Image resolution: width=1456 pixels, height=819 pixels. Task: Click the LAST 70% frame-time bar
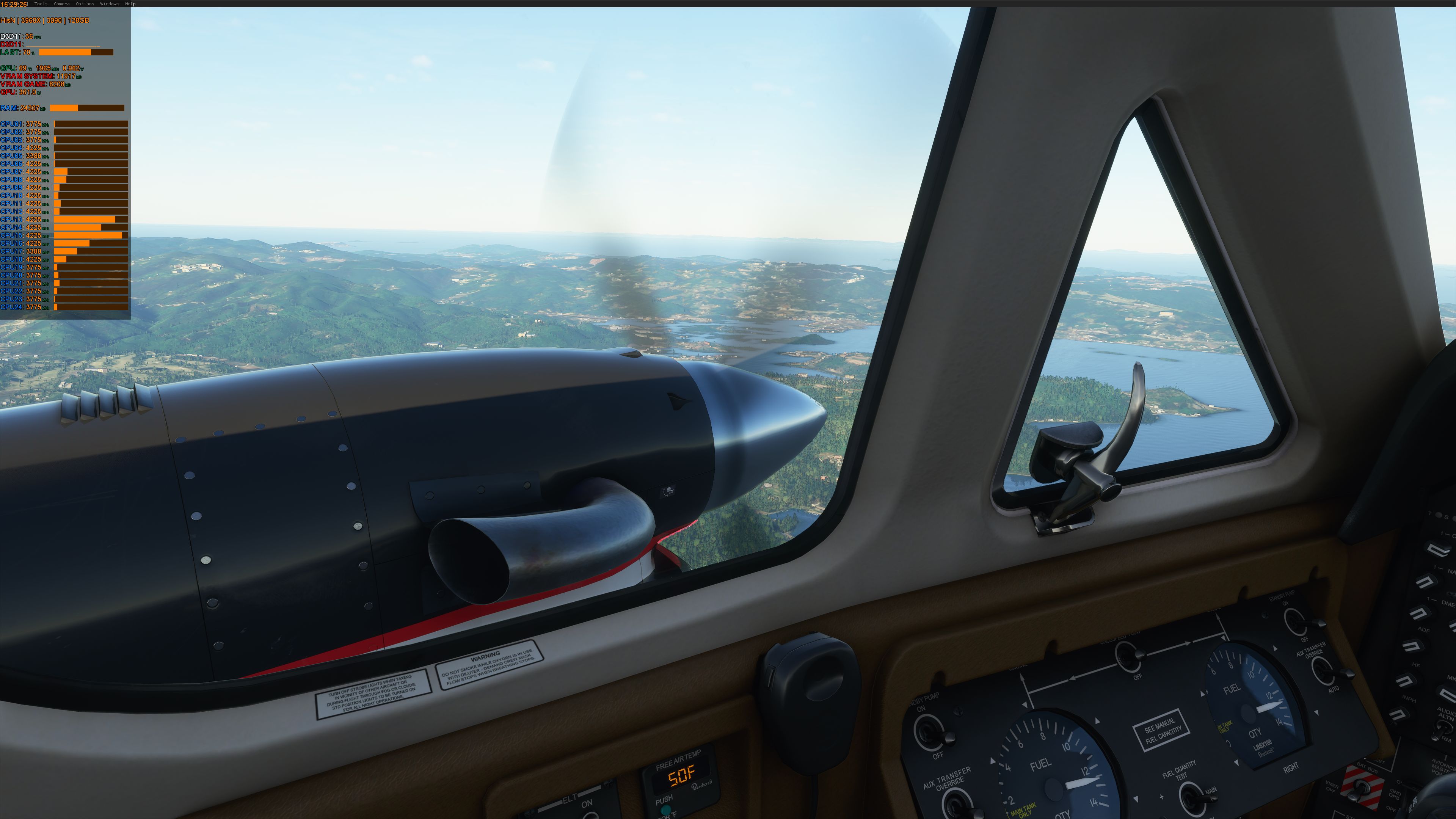[x=76, y=52]
